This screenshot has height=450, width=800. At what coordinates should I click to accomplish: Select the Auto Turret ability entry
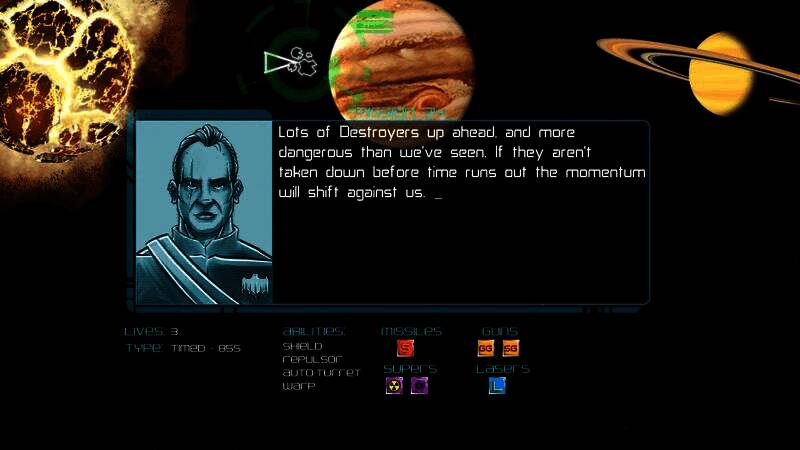pos(321,372)
